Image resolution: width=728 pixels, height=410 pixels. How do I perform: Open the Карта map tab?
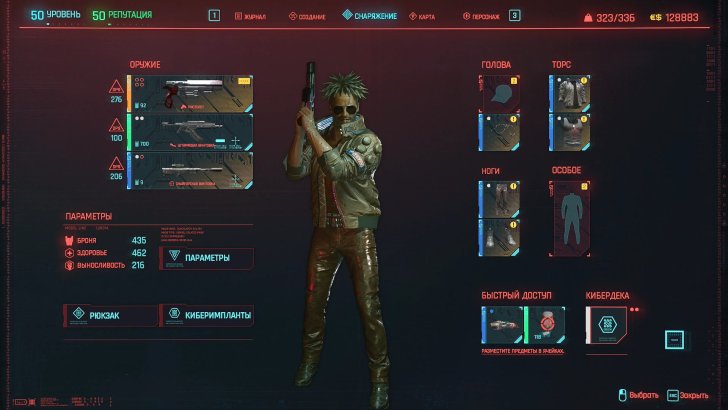point(421,16)
